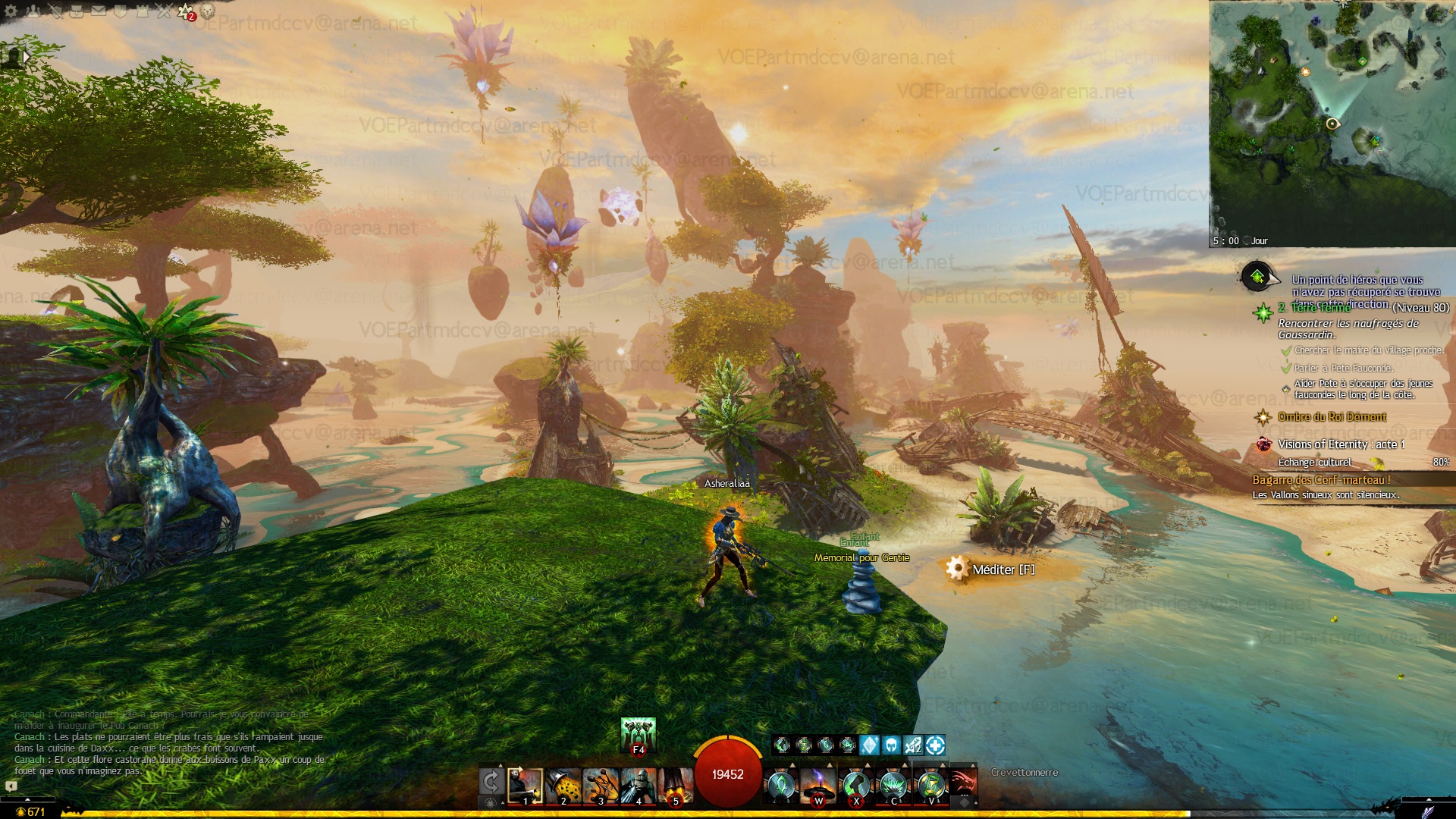Open the Terre ferme story objective
The image size is (1456, 819).
[1321, 308]
